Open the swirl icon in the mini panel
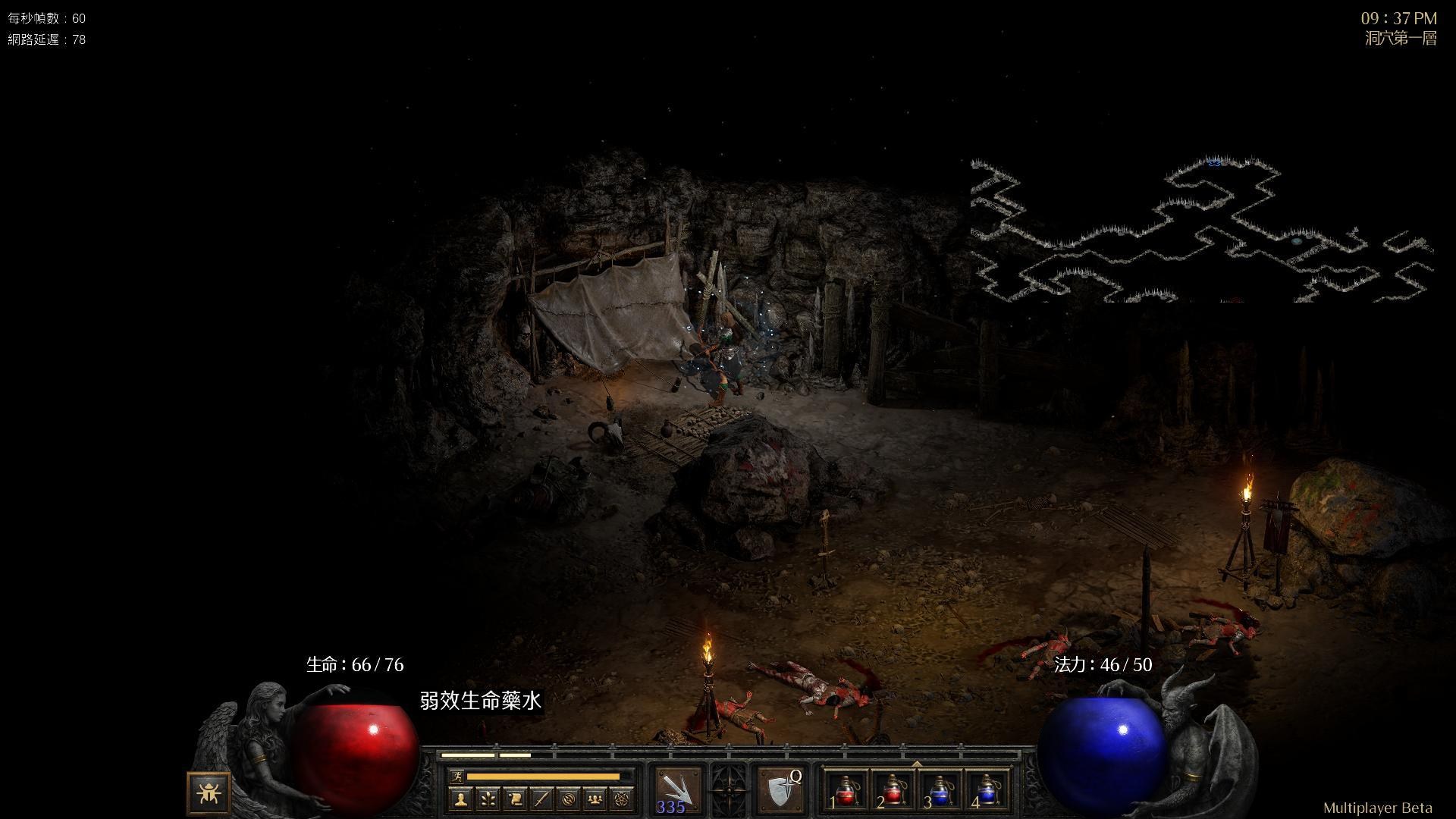The image size is (1456, 819). (x=570, y=799)
